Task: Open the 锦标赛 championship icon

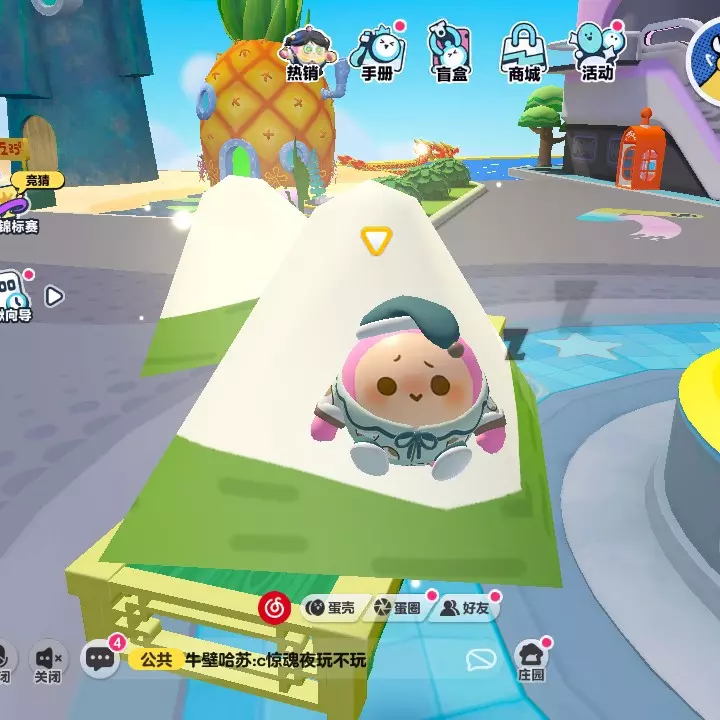Action: (x=20, y=205)
